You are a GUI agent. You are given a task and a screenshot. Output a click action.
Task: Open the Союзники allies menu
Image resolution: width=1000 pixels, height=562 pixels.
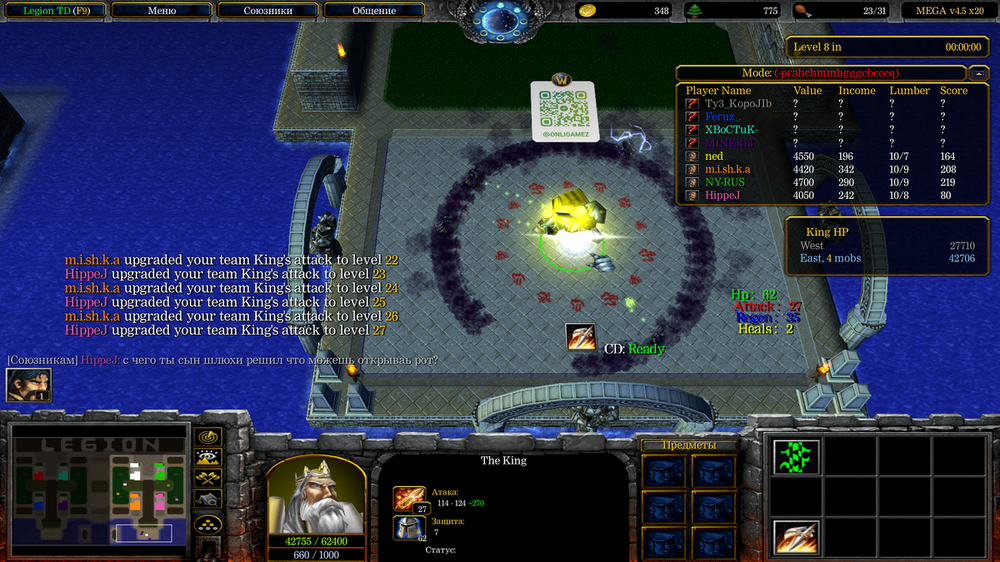tap(268, 11)
